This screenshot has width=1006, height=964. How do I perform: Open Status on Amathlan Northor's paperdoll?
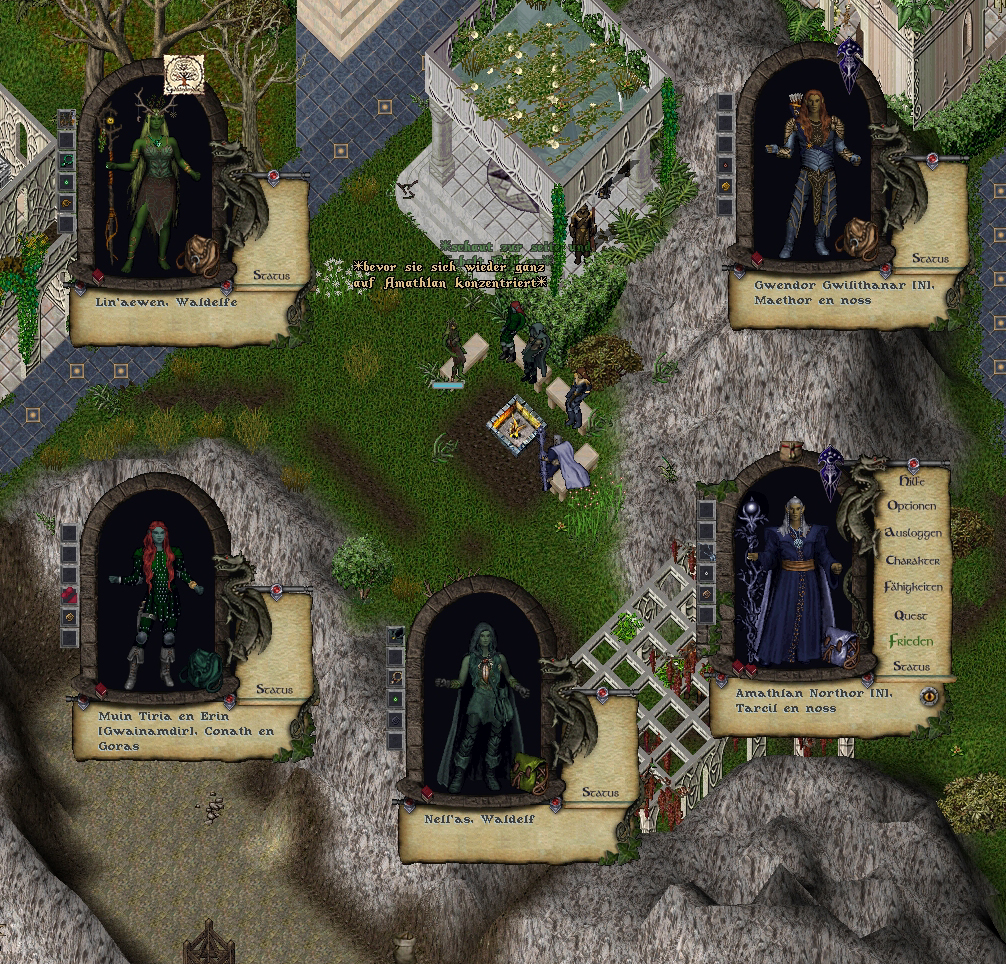point(912,667)
